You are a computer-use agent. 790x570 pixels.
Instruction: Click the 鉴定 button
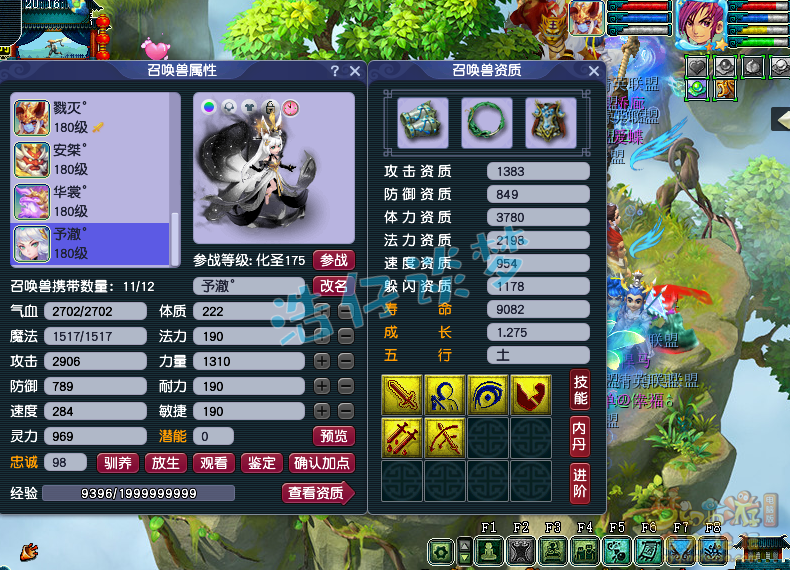click(x=262, y=463)
